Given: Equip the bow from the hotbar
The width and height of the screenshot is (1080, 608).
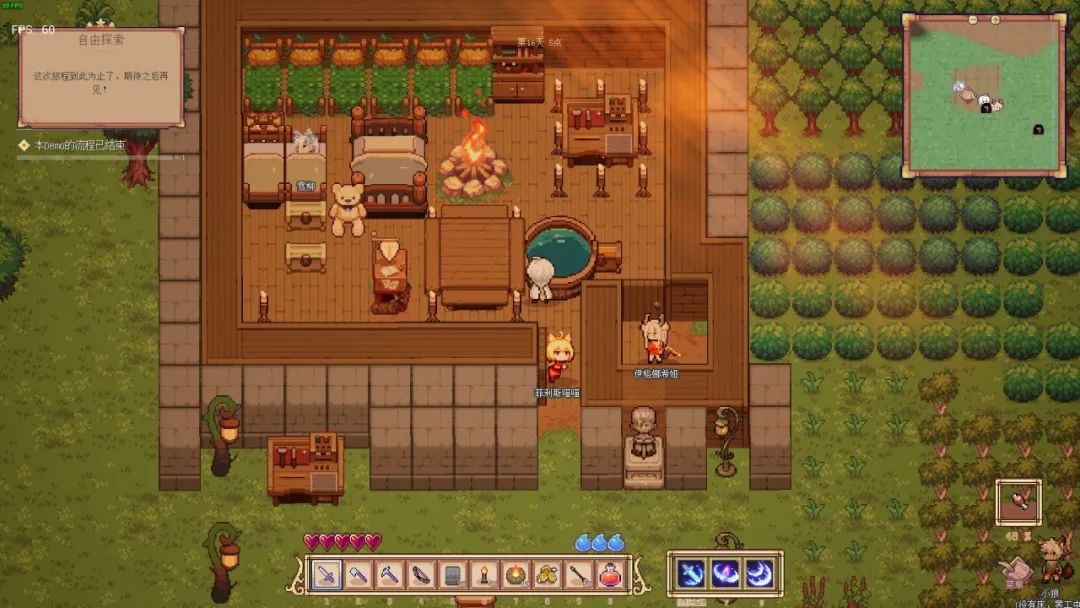Looking at the screenshot, I should click(421, 574).
